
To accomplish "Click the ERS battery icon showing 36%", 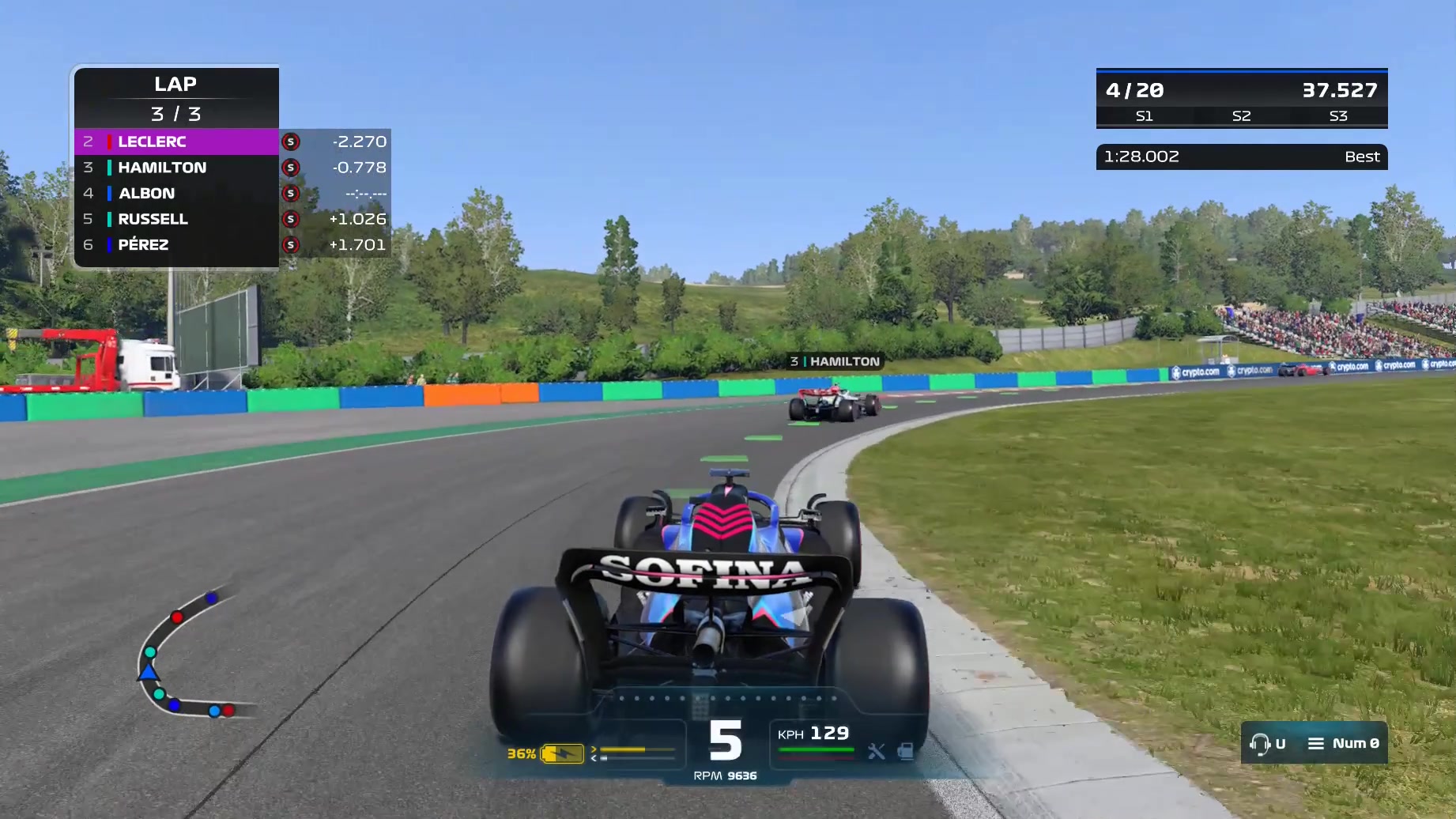I will pyautogui.click(x=563, y=755).
